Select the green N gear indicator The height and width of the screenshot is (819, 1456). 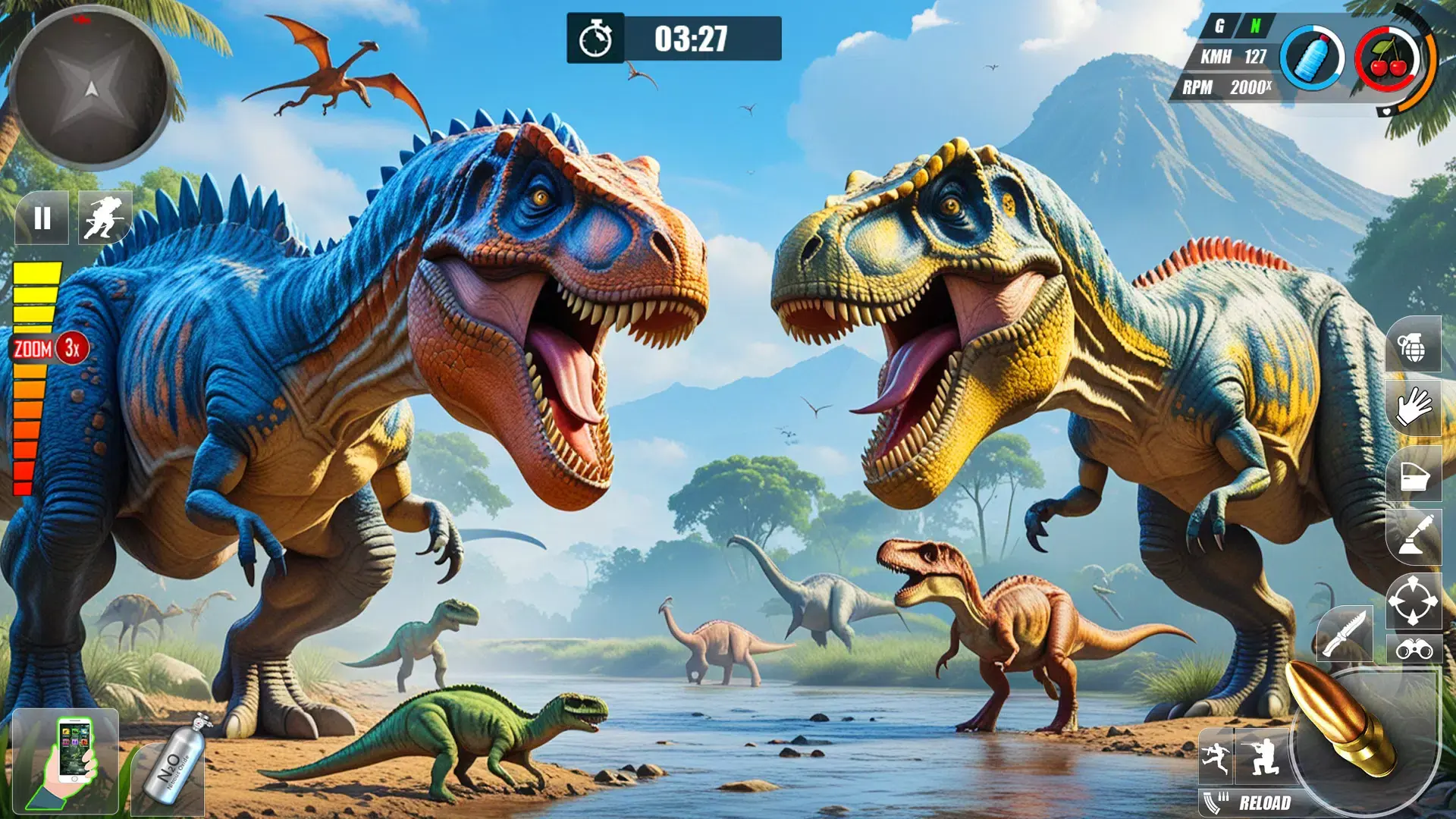(x=1255, y=27)
